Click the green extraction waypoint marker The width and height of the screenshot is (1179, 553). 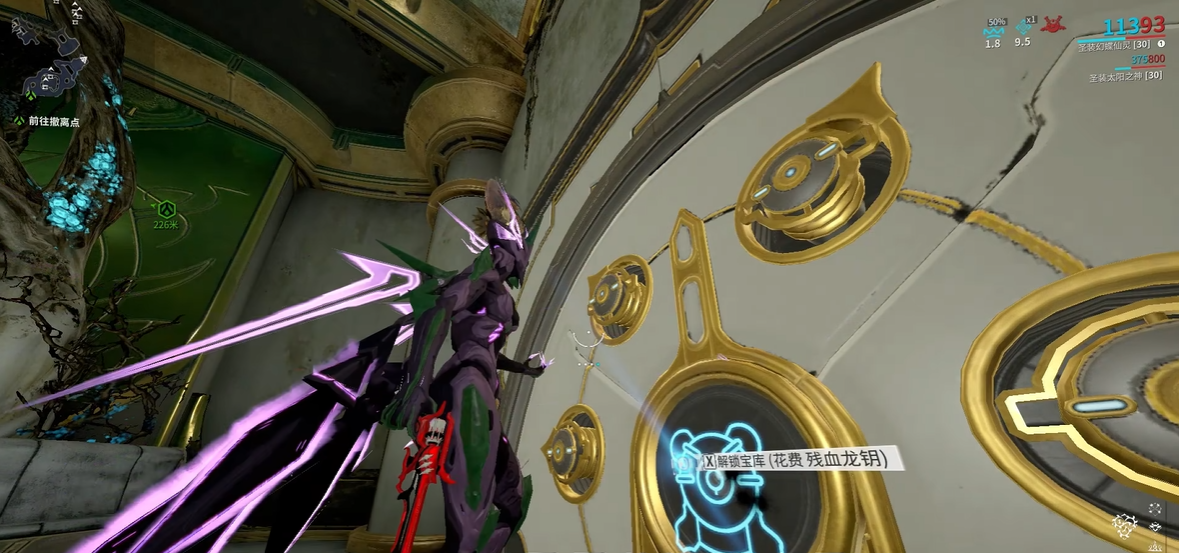click(x=166, y=209)
